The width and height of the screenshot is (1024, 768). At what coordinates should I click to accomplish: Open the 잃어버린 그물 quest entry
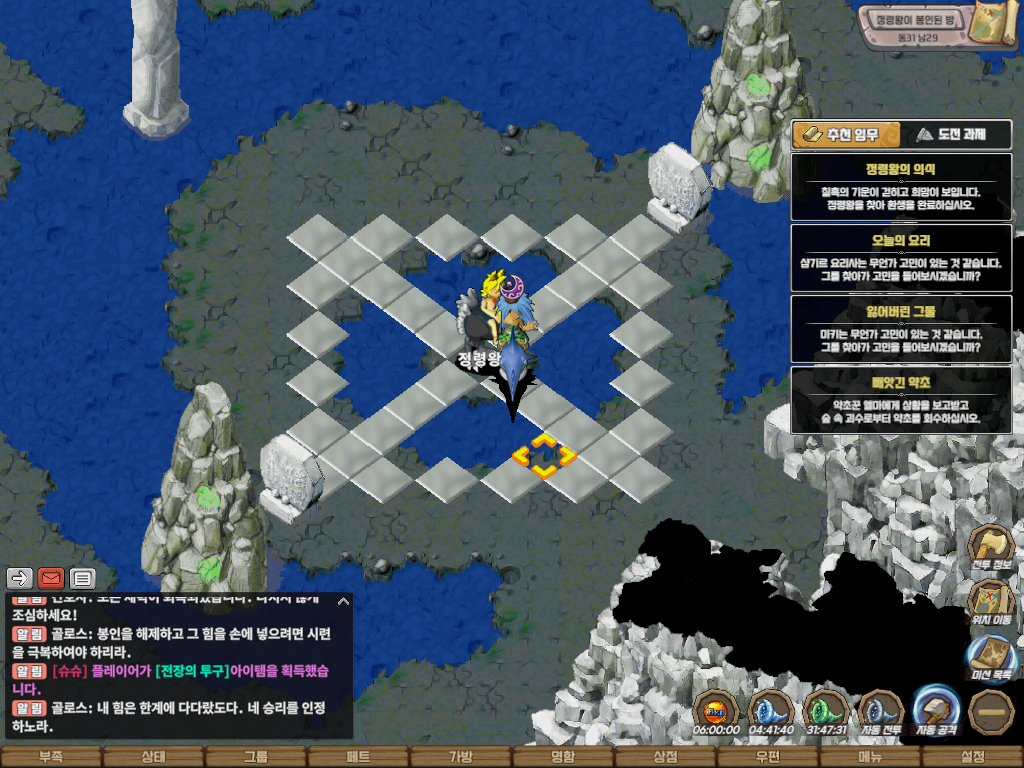click(900, 329)
